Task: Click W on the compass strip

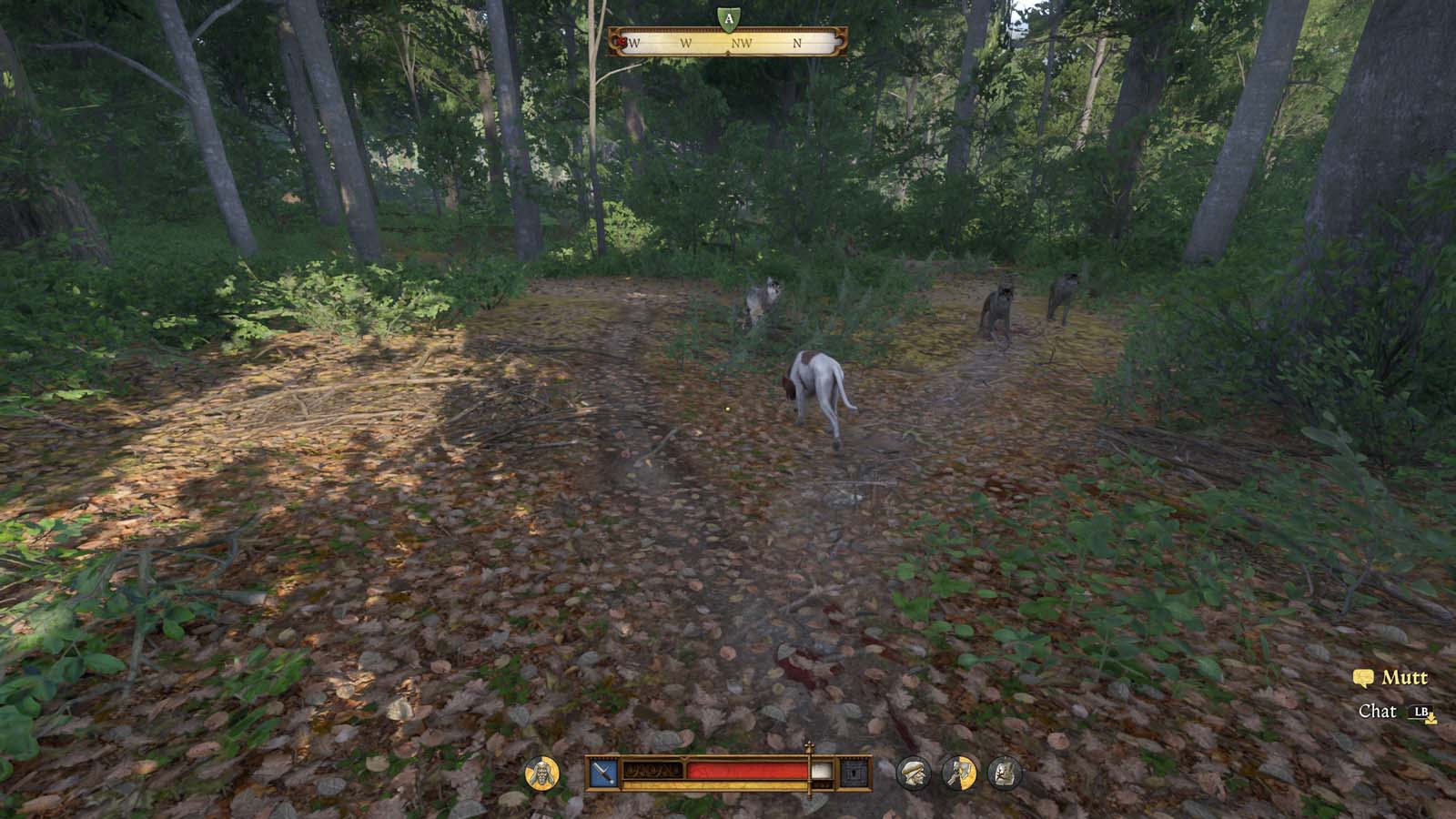Action: click(x=686, y=43)
